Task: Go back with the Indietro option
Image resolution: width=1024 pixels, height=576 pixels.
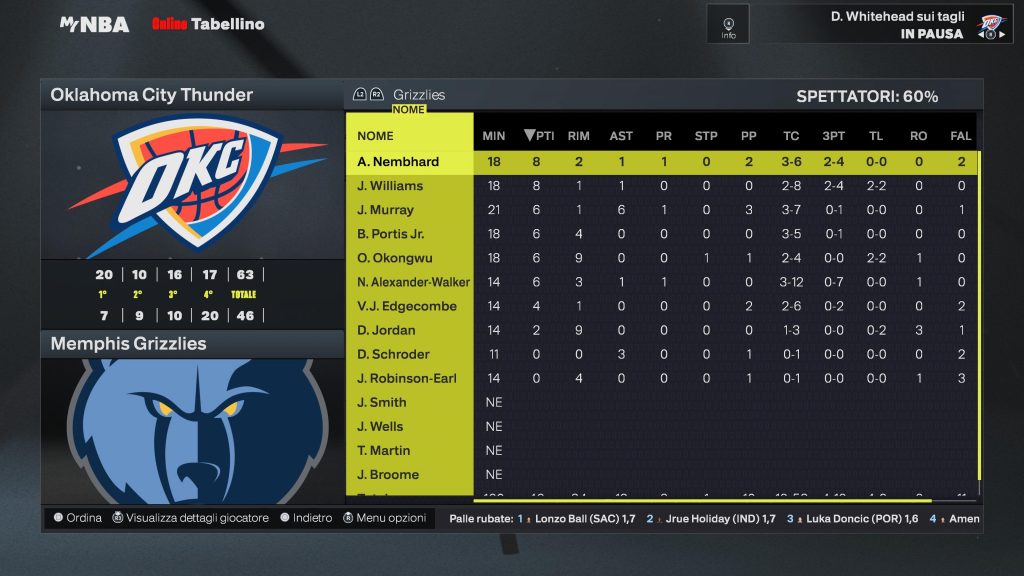Action: tap(306, 518)
